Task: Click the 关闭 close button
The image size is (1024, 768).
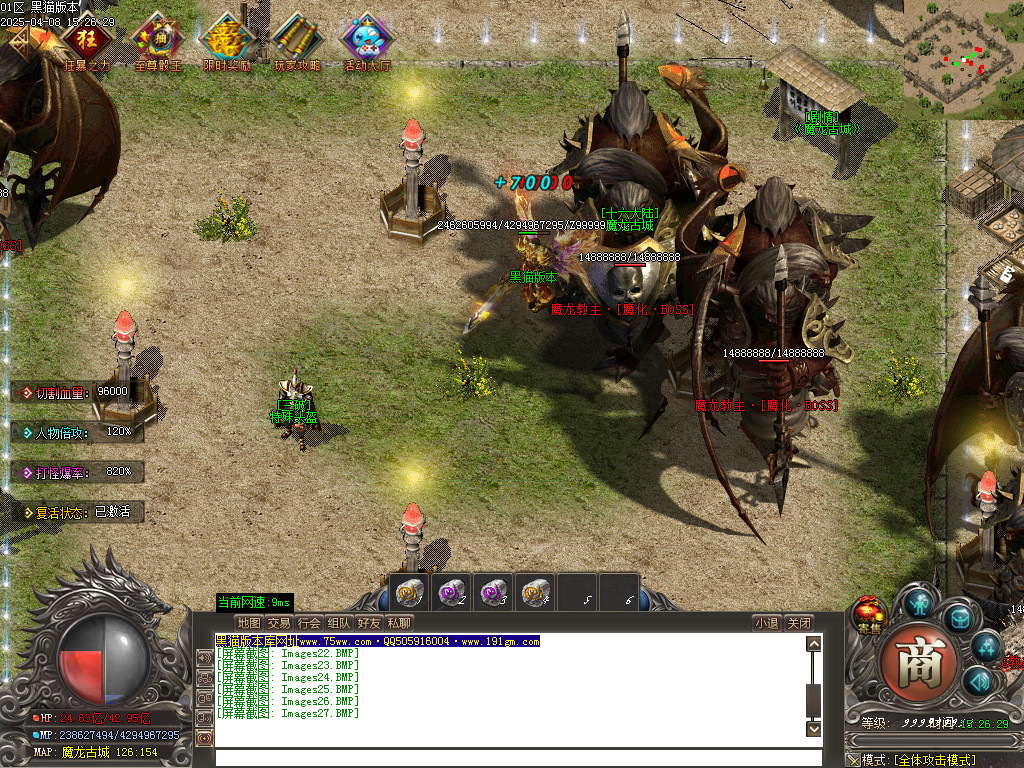Action: pos(797,623)
